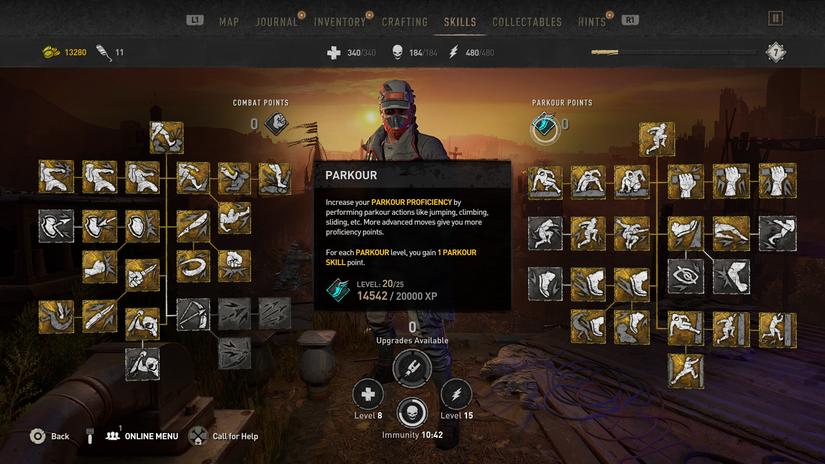Open the Journal tab
The width and height of the screenshot is (825, 464).
(277, 22)
